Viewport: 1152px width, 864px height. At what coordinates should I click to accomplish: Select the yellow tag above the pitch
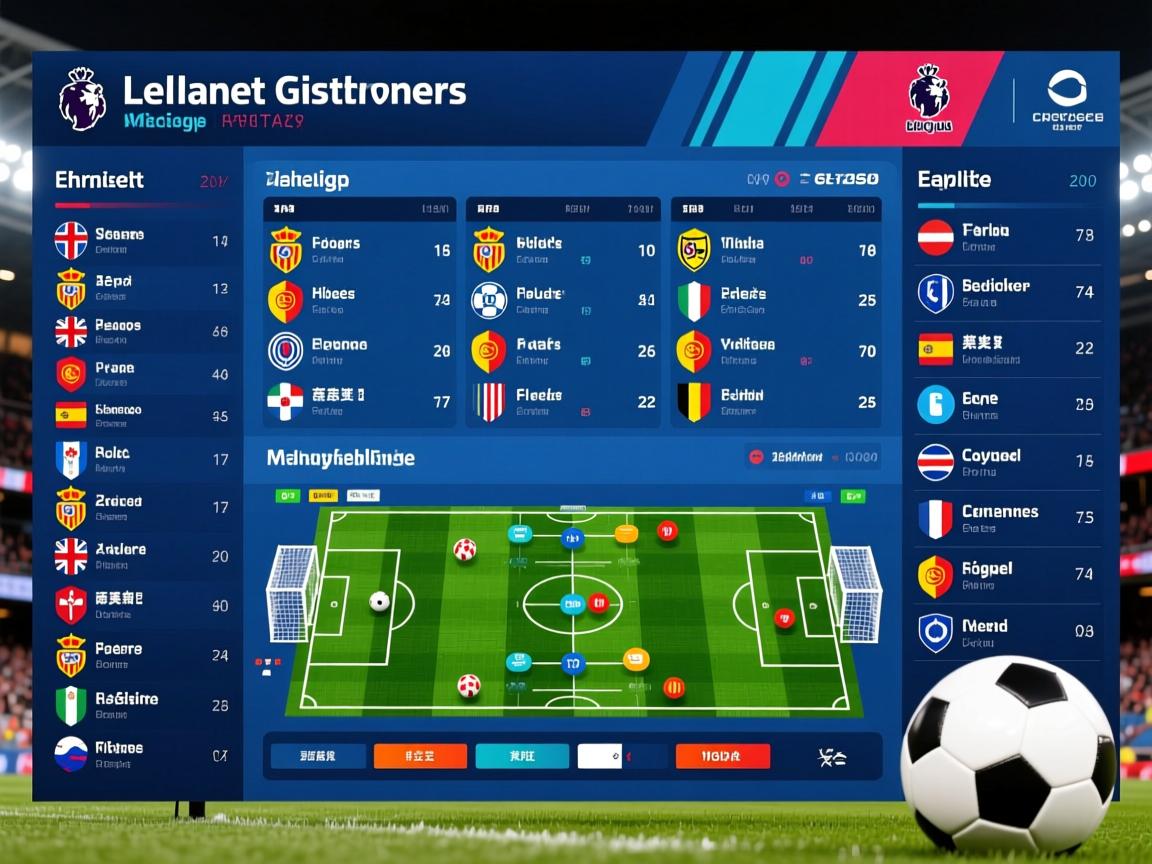click(323, 495)
